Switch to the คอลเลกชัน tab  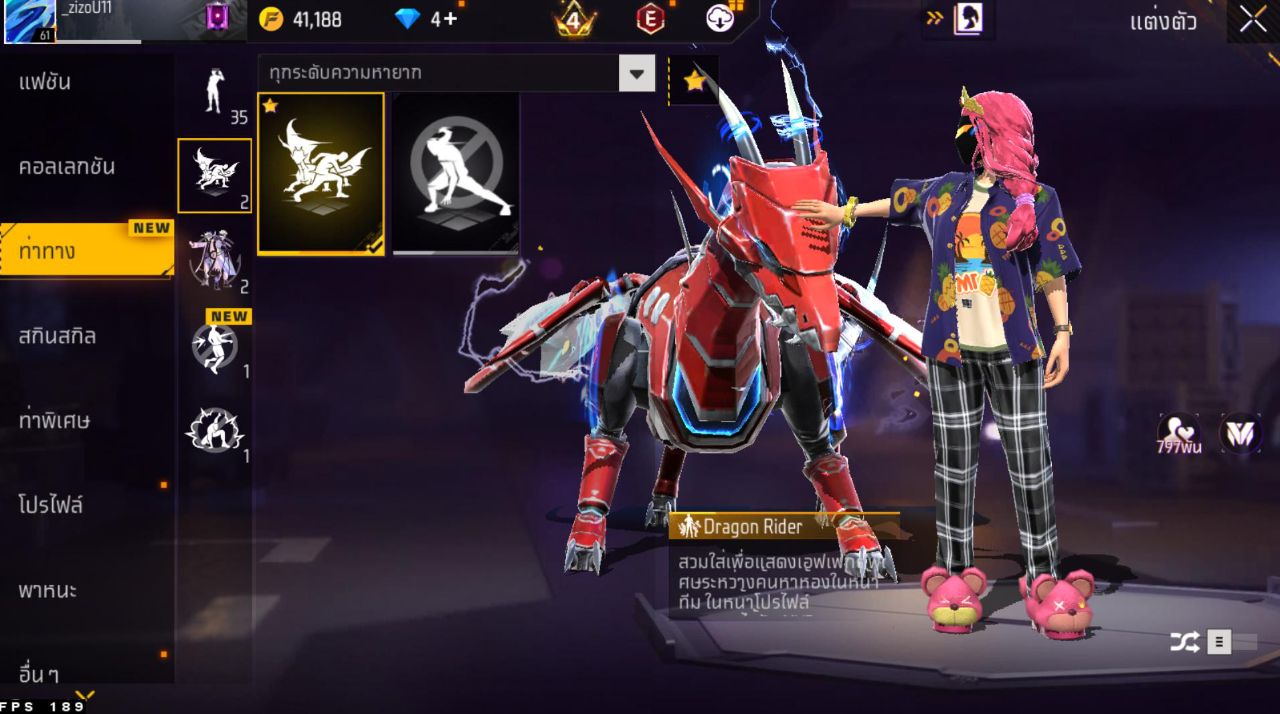[x=67, y=166]
